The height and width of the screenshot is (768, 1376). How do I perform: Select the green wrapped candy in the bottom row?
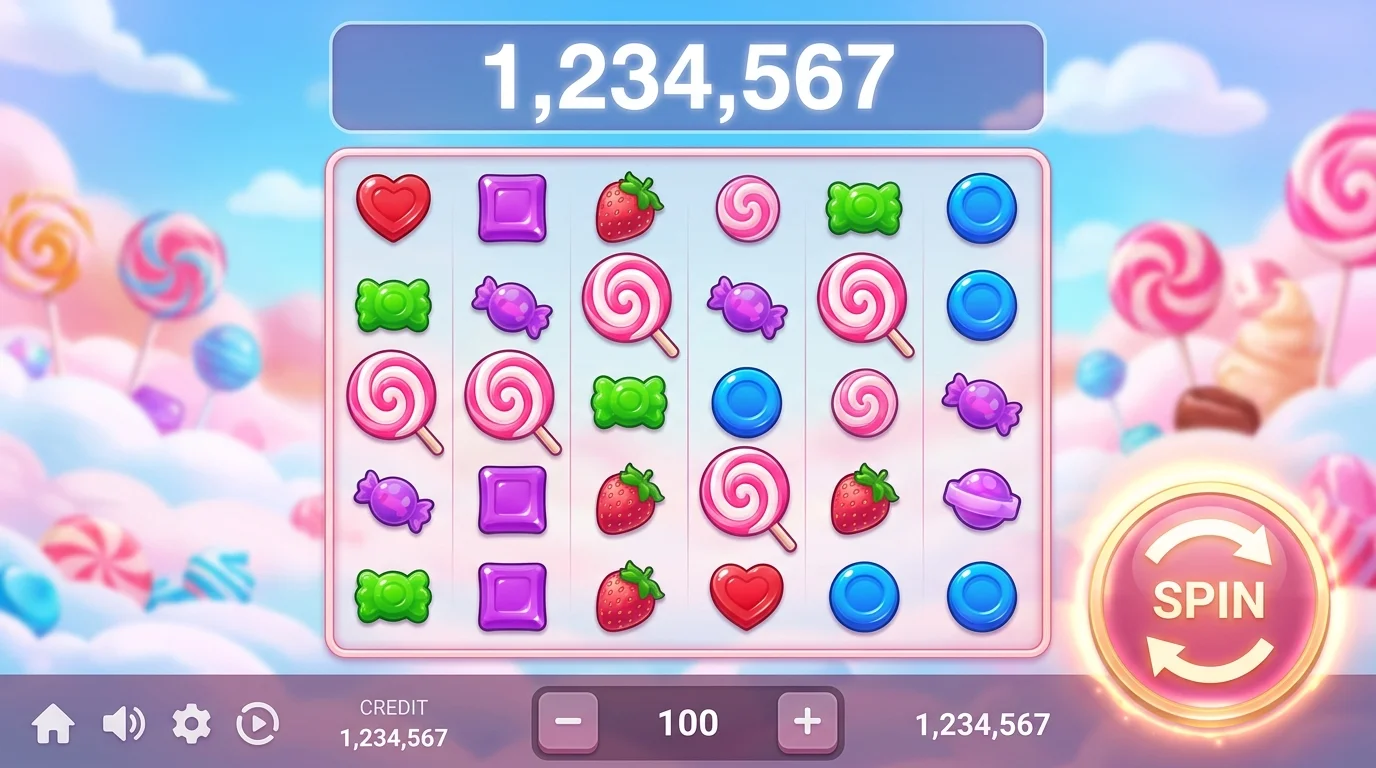pyautogui.click(x=396, y=594)
